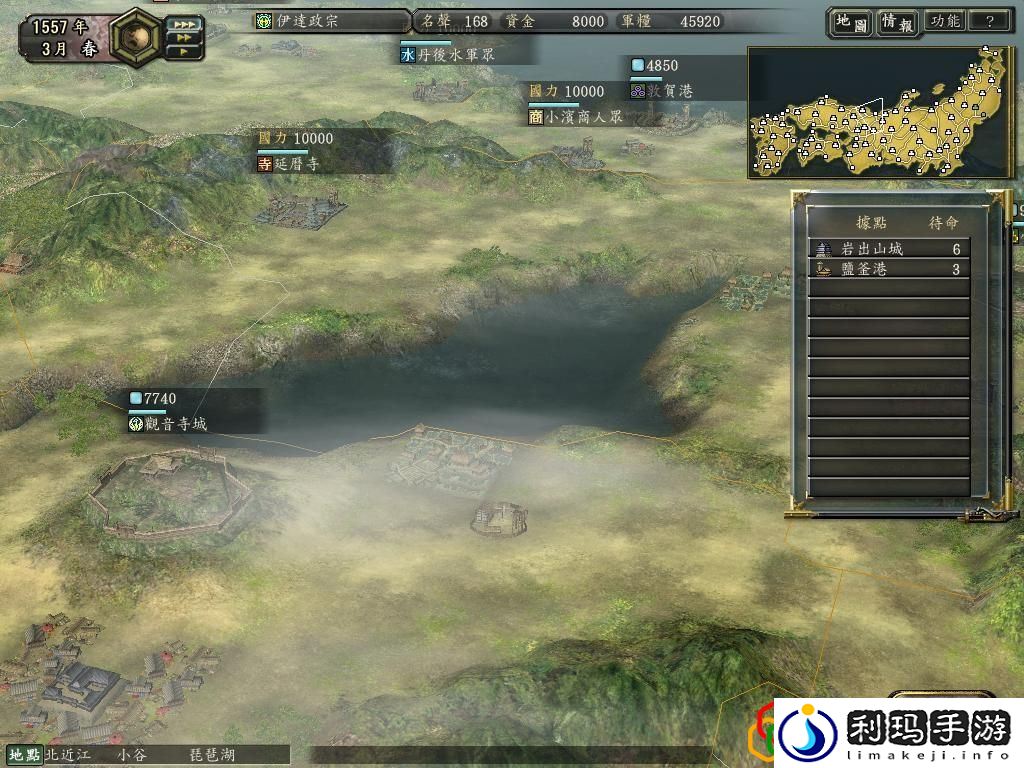Screen dimensions: 1024x768
Task: Select 鹽釜港 in the base list
Action: click(888, 269)
